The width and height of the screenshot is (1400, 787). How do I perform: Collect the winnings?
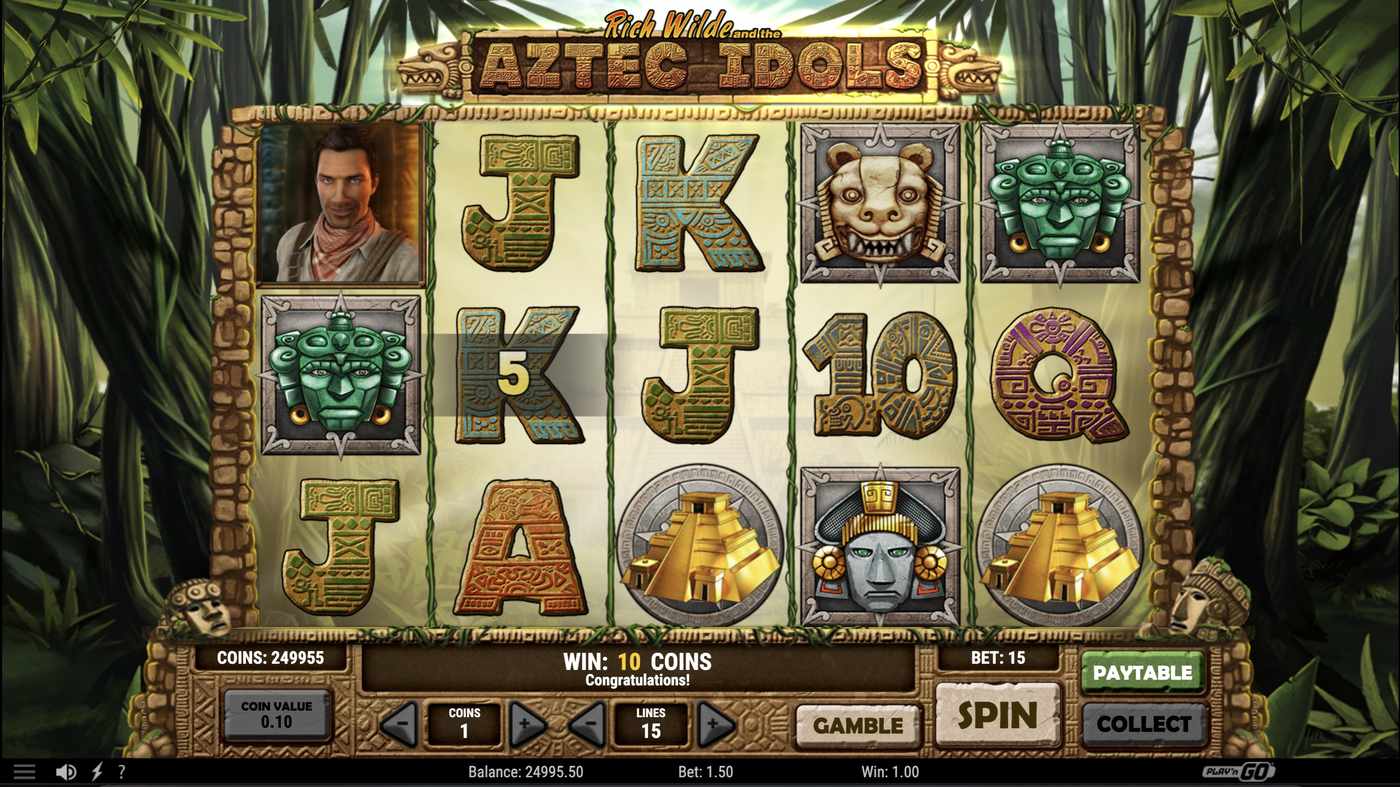click(1144, 723)
